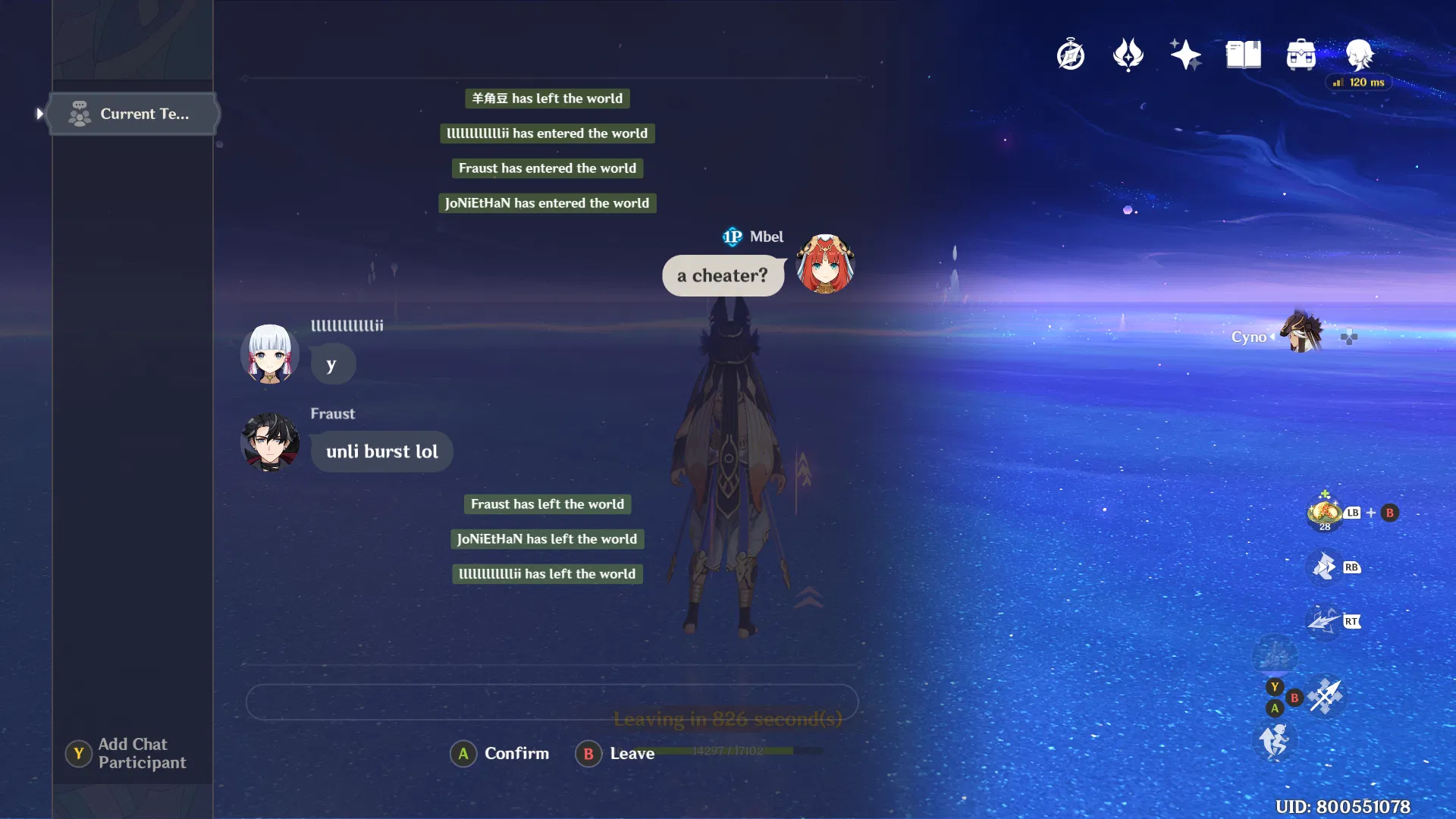Open the Wish menu sparkle icon
The width and height of the screenshot is (1456, 819).
pos(1185,54)
